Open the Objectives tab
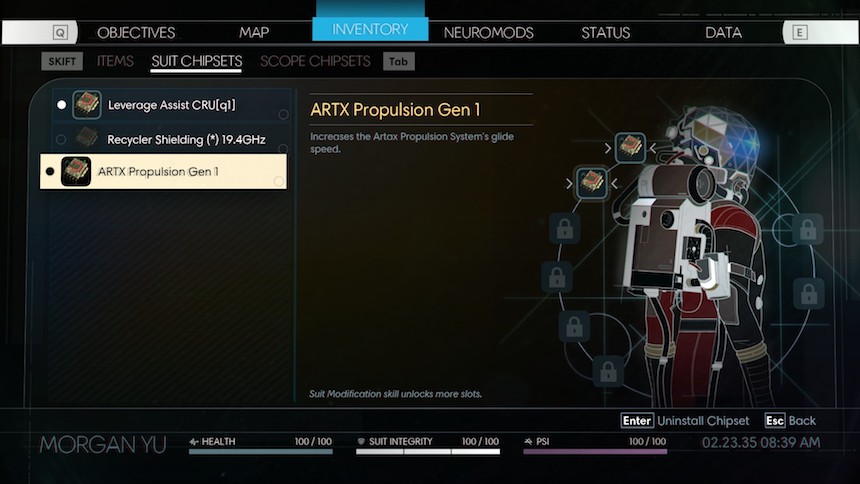This screenshot has width=860, height=484. 136,32
